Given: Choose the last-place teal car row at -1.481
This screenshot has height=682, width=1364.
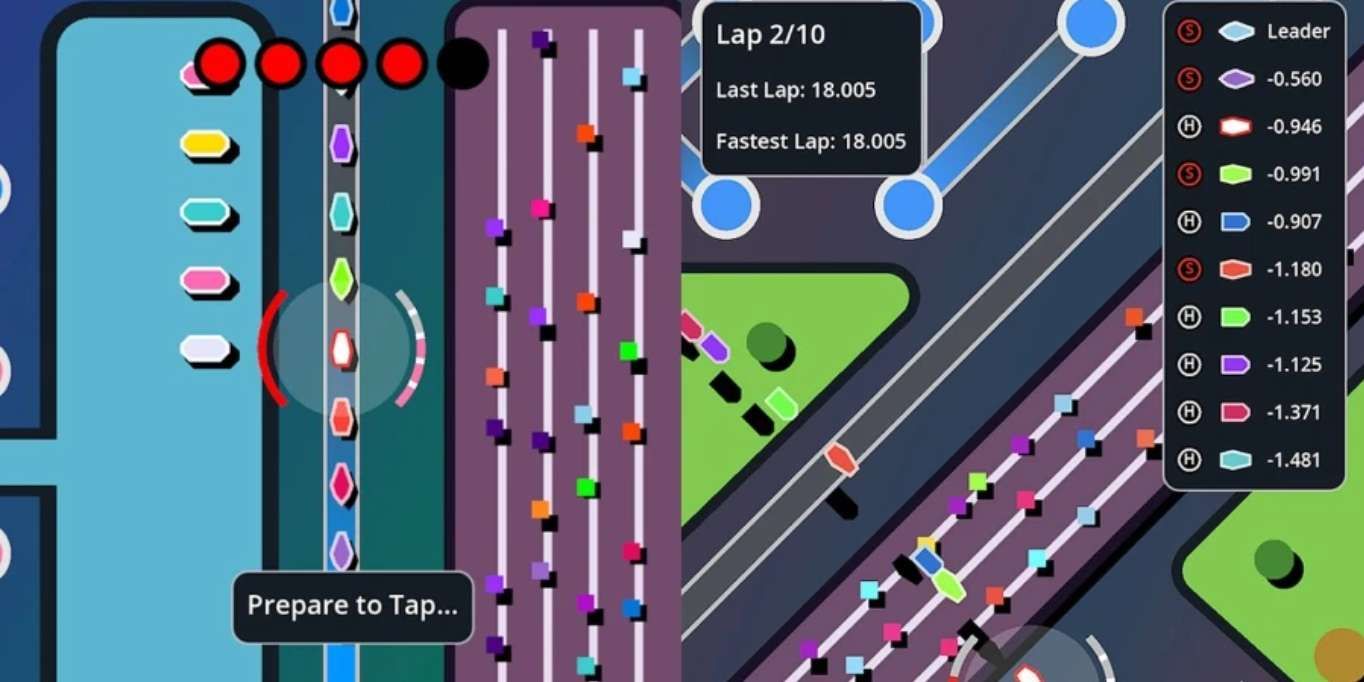Looking at the screenshot, I should tap(1256, 460).
